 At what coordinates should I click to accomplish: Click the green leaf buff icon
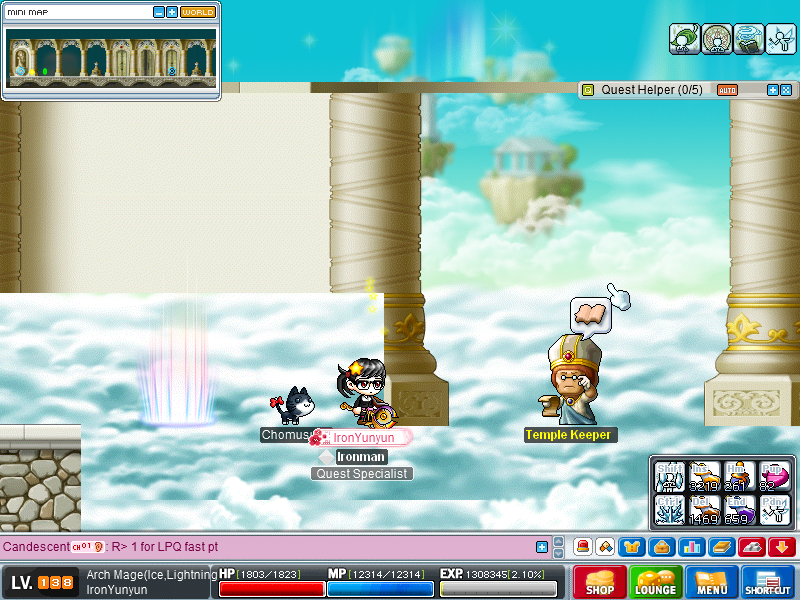[684, 39]
